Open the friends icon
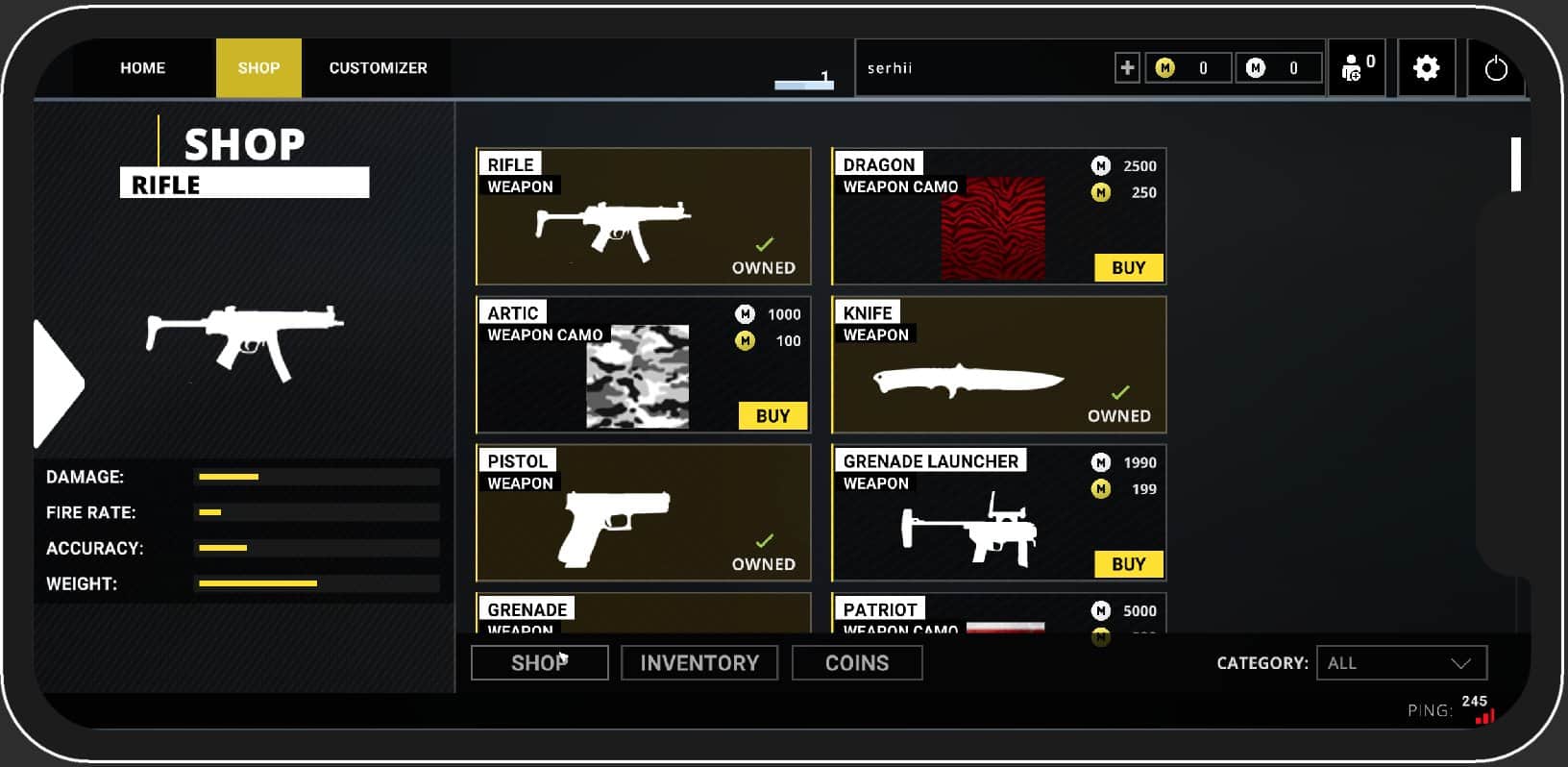The width and height of the screenshot is (1568, 767). click(1356, 68)
